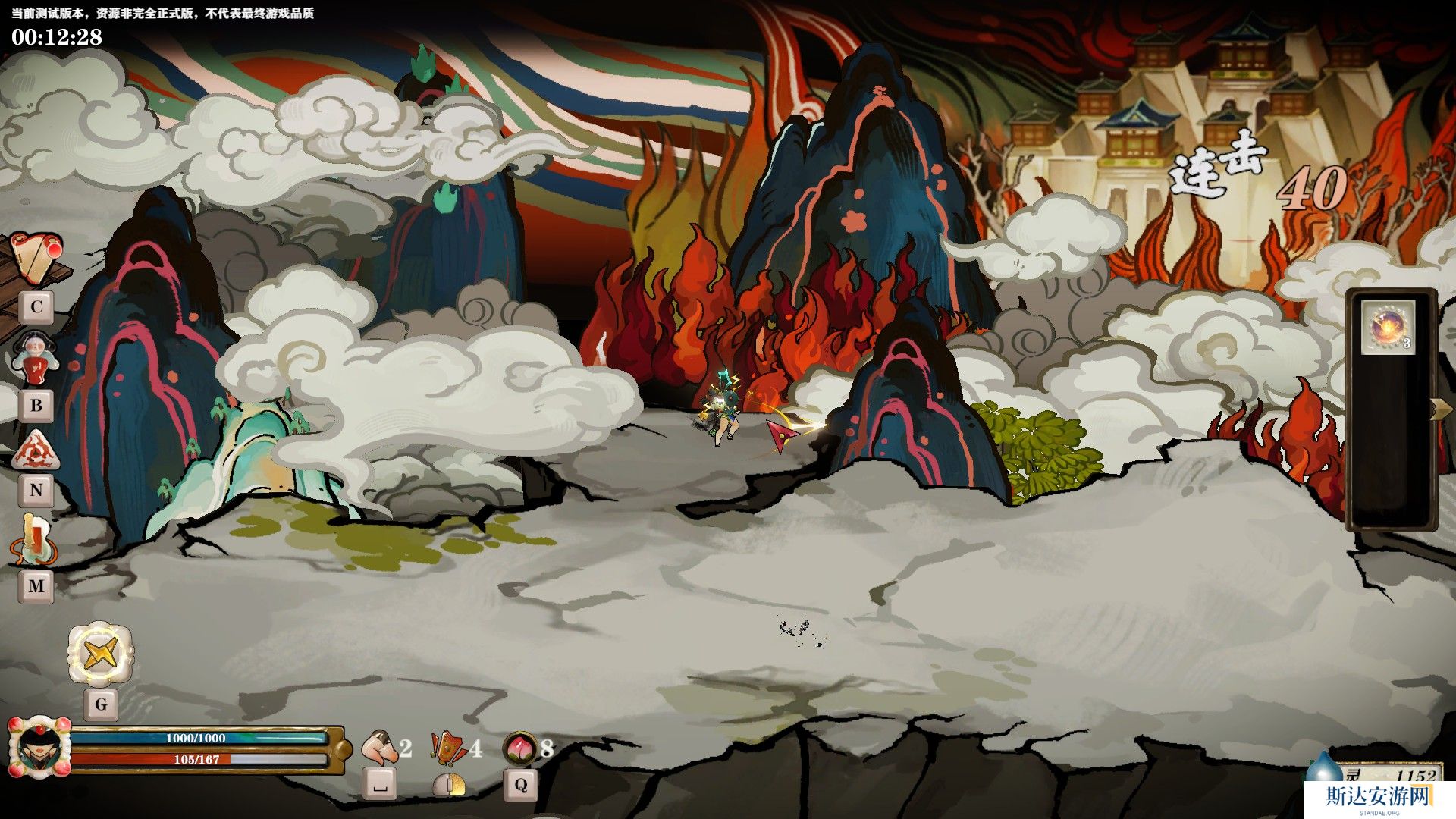Select the fiery orb item slot
The image size is (1456, 819).
point(1388,327)
